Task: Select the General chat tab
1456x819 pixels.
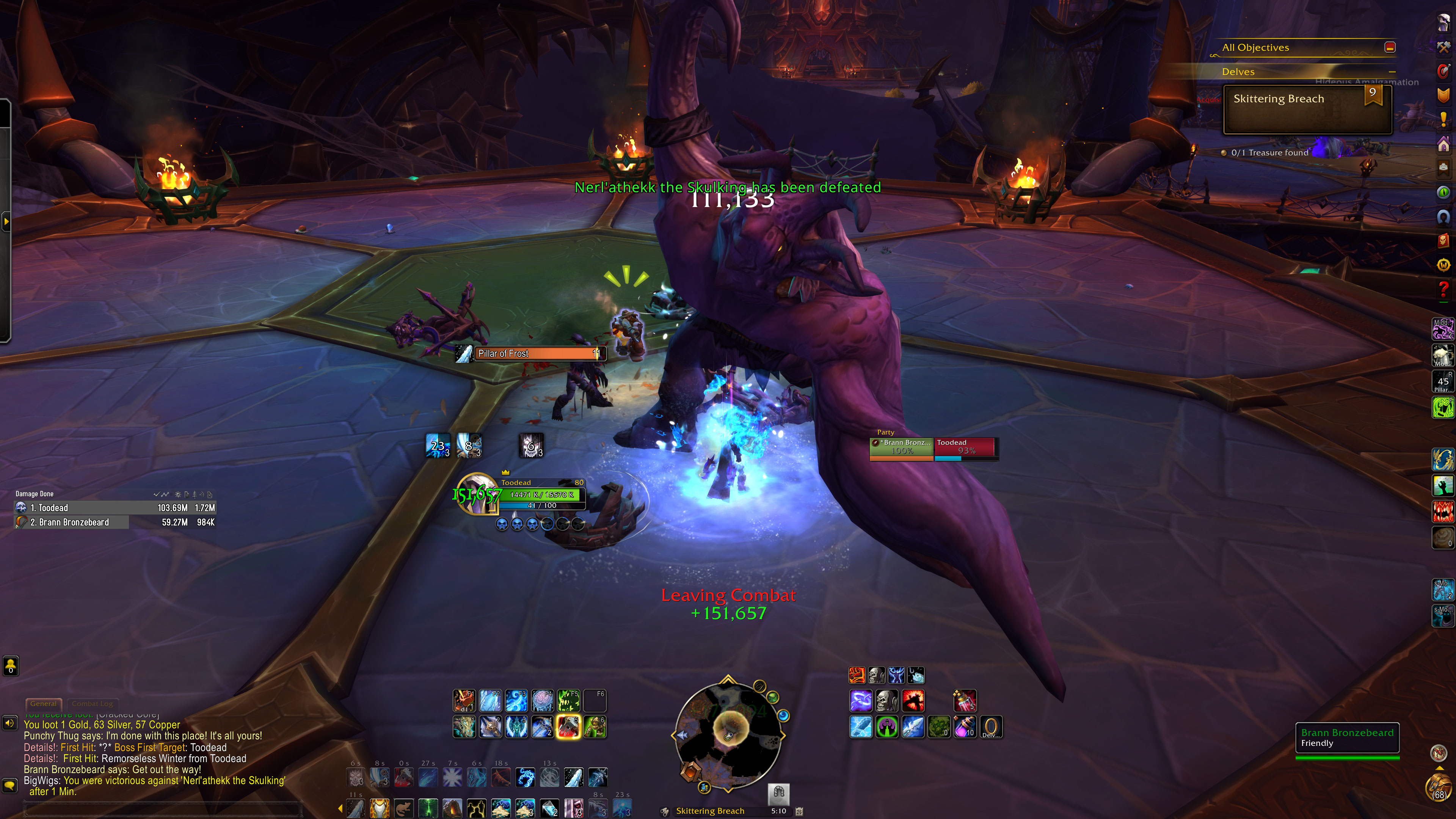Action: point(44,704)
